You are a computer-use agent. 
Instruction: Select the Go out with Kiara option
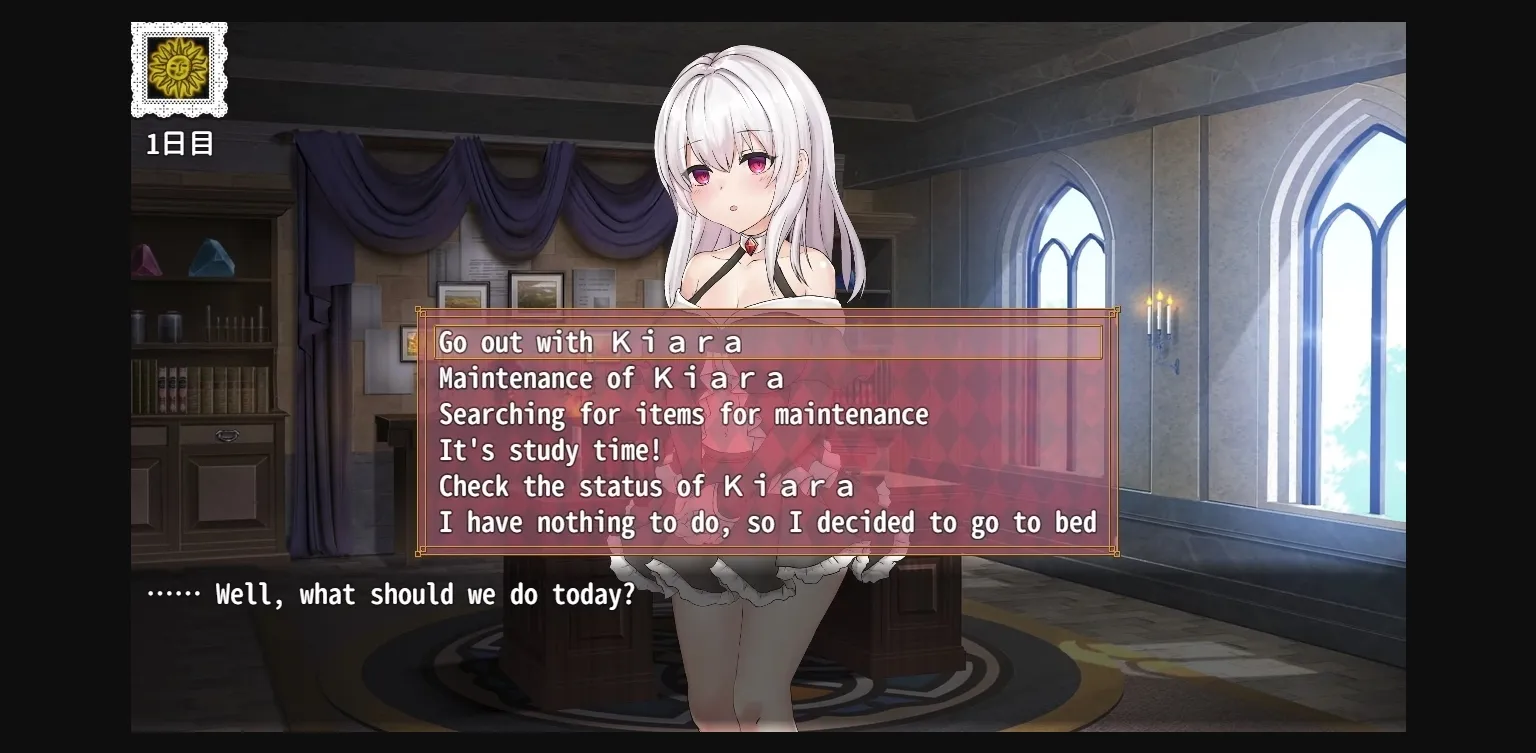point(590,342)
